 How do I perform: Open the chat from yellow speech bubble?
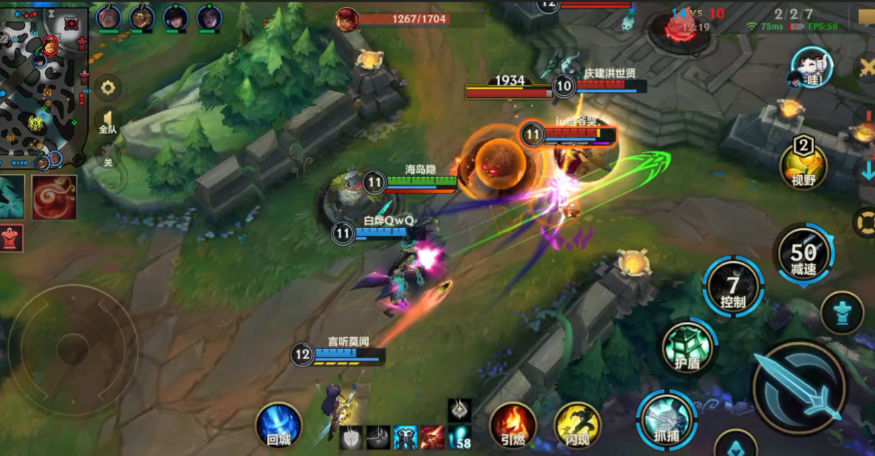pyautogui.click(x=866, y=14)
